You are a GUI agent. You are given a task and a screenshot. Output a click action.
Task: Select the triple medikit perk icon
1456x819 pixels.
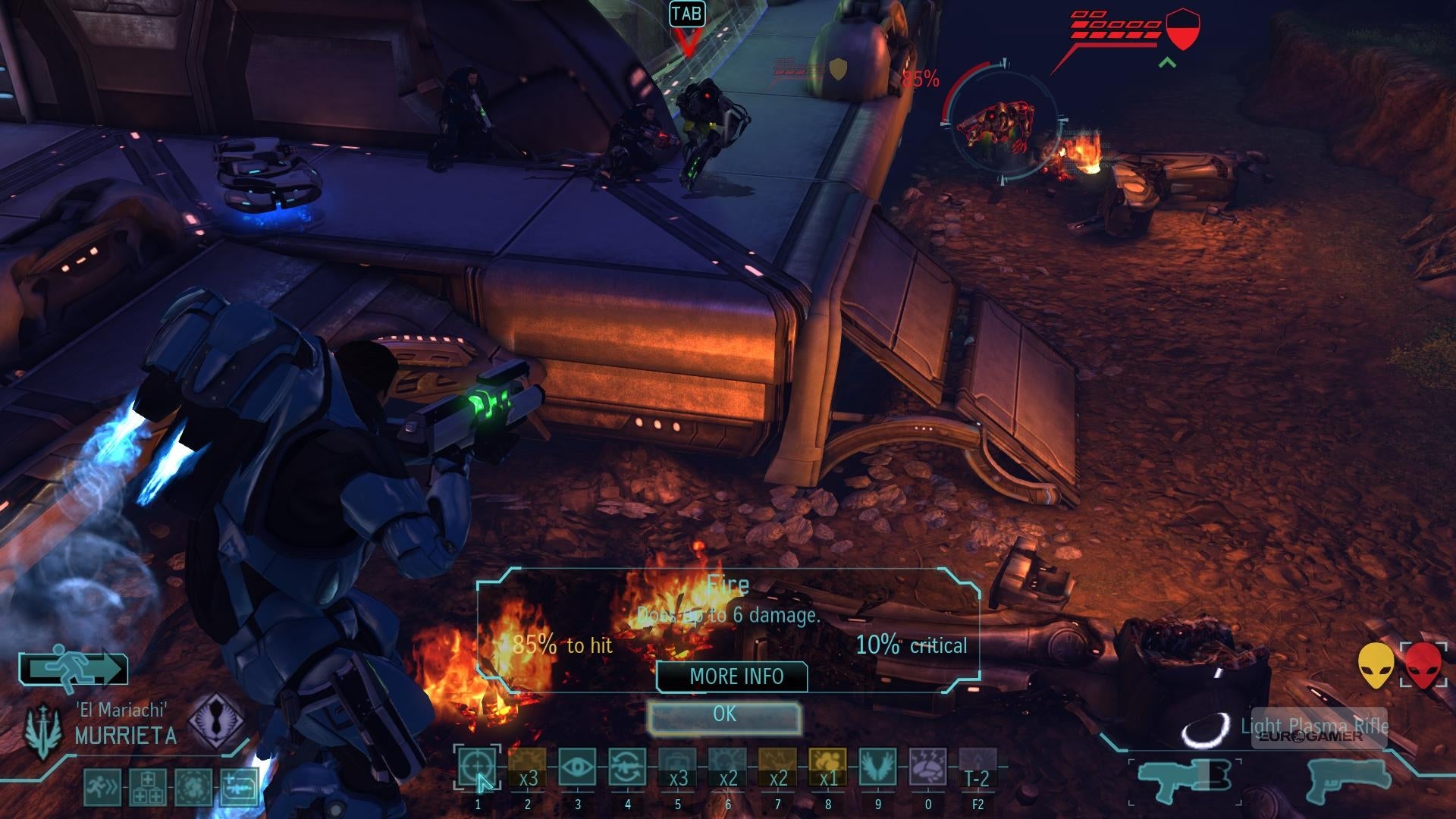[147, 787]
